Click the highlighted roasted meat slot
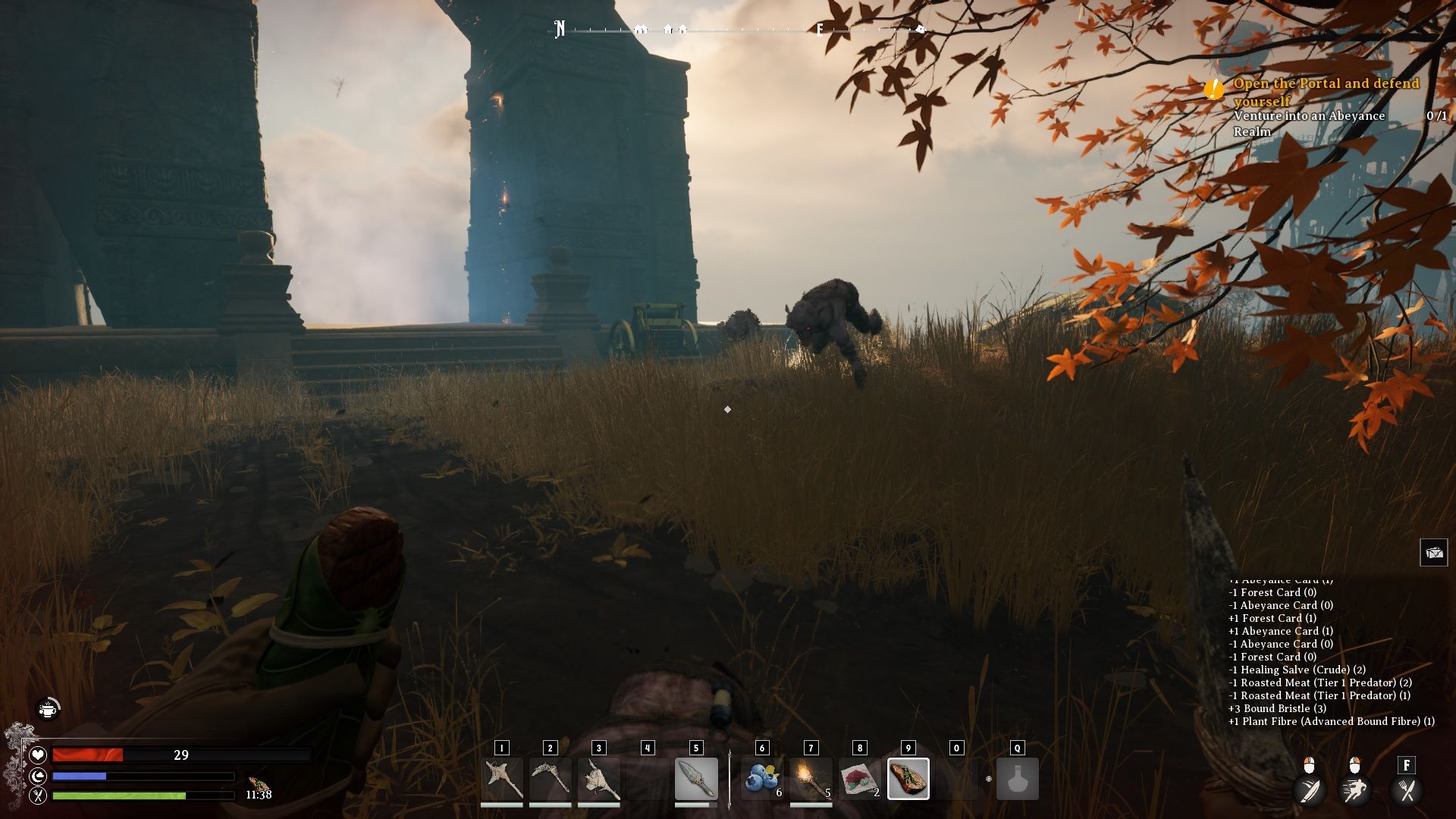 (x=908, y=779)
